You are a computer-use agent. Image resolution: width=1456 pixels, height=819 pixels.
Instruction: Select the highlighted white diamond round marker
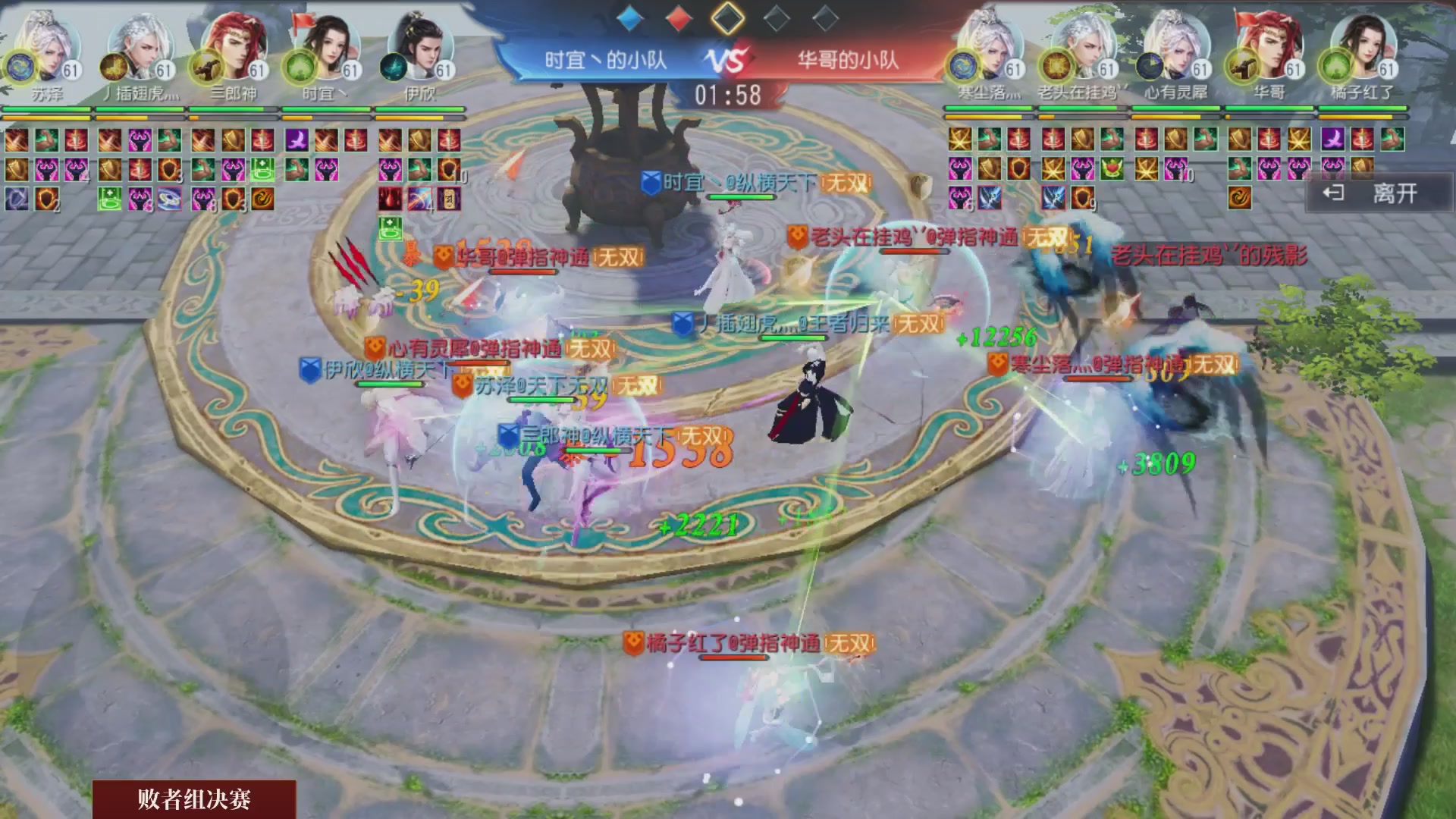point(728,19)
